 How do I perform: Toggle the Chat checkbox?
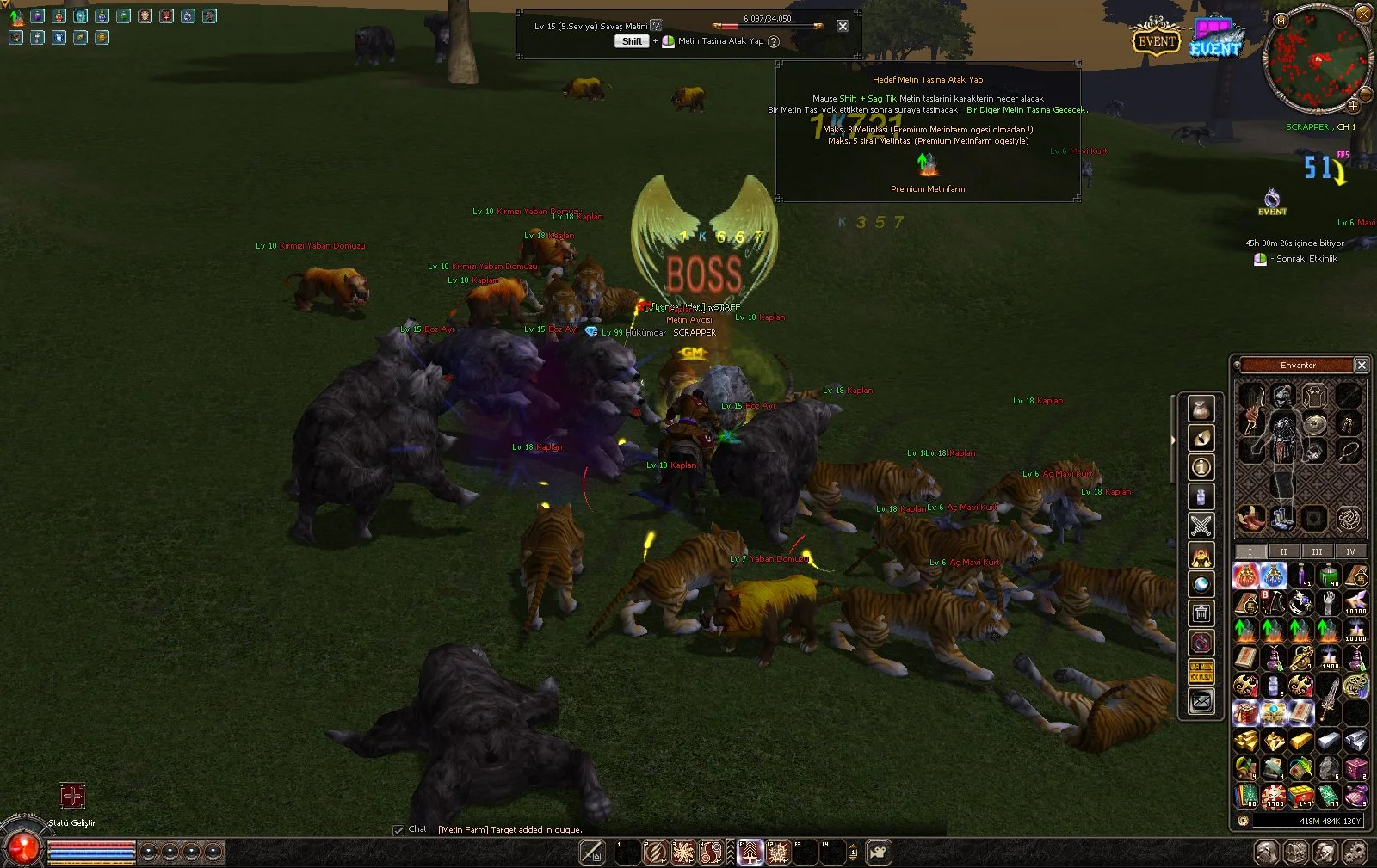coord(398,830)
